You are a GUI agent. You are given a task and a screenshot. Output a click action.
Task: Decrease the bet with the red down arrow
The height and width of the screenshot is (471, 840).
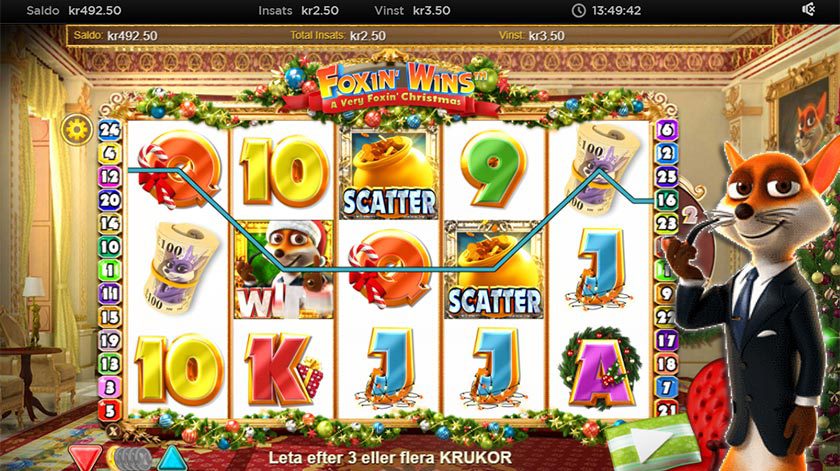[x=84, y=457]
